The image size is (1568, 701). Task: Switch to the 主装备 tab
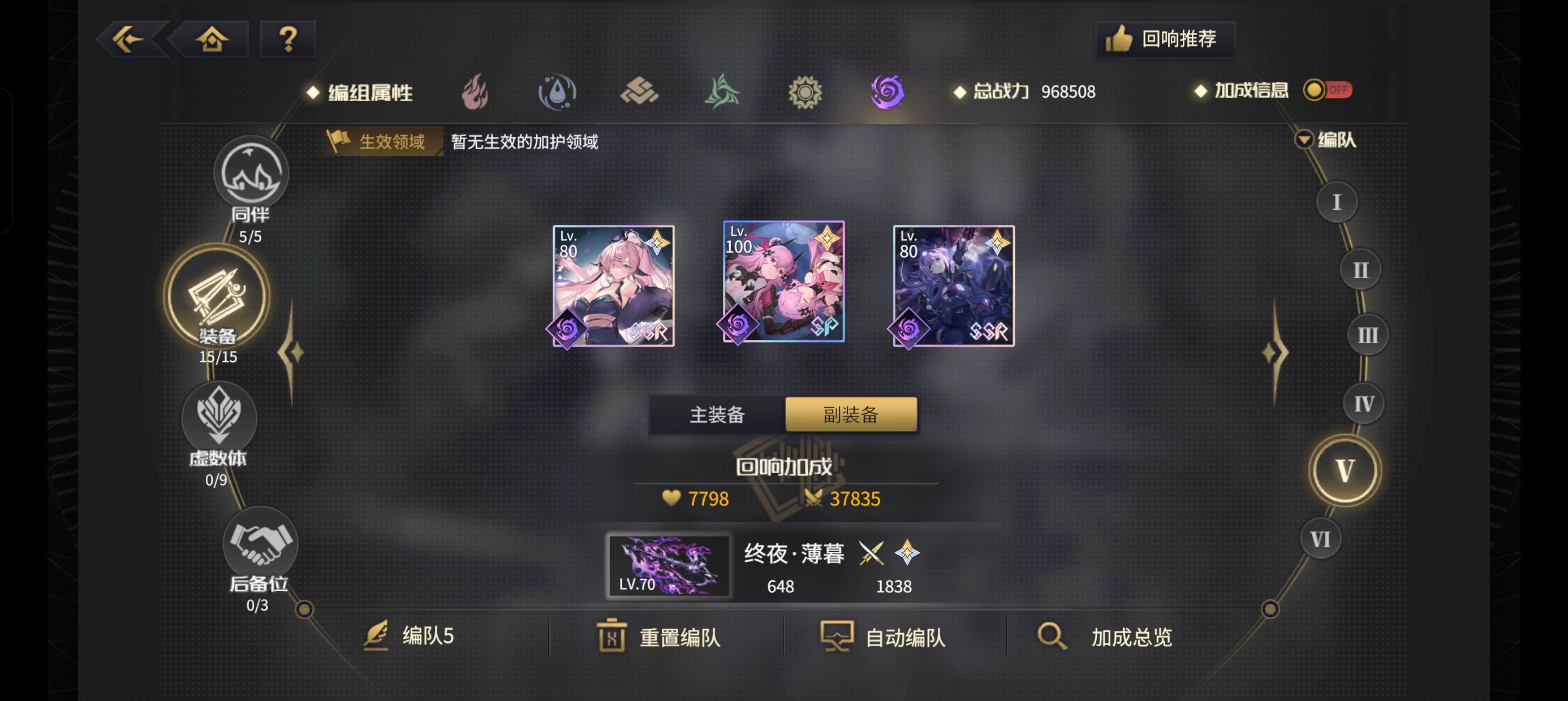pyautogui.click(x=717, y=414)
